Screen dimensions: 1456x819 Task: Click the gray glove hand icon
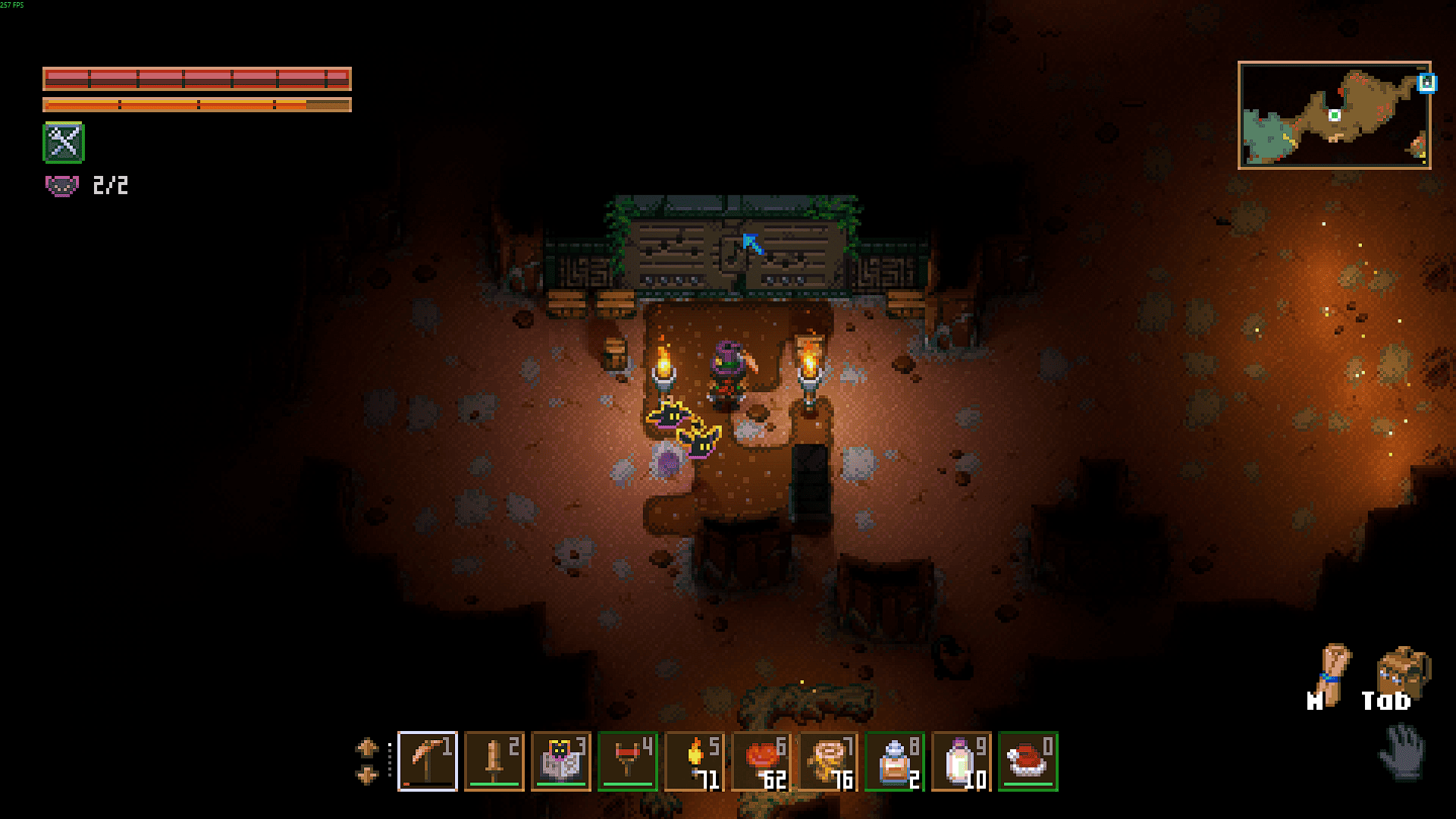click(1401, 751)
